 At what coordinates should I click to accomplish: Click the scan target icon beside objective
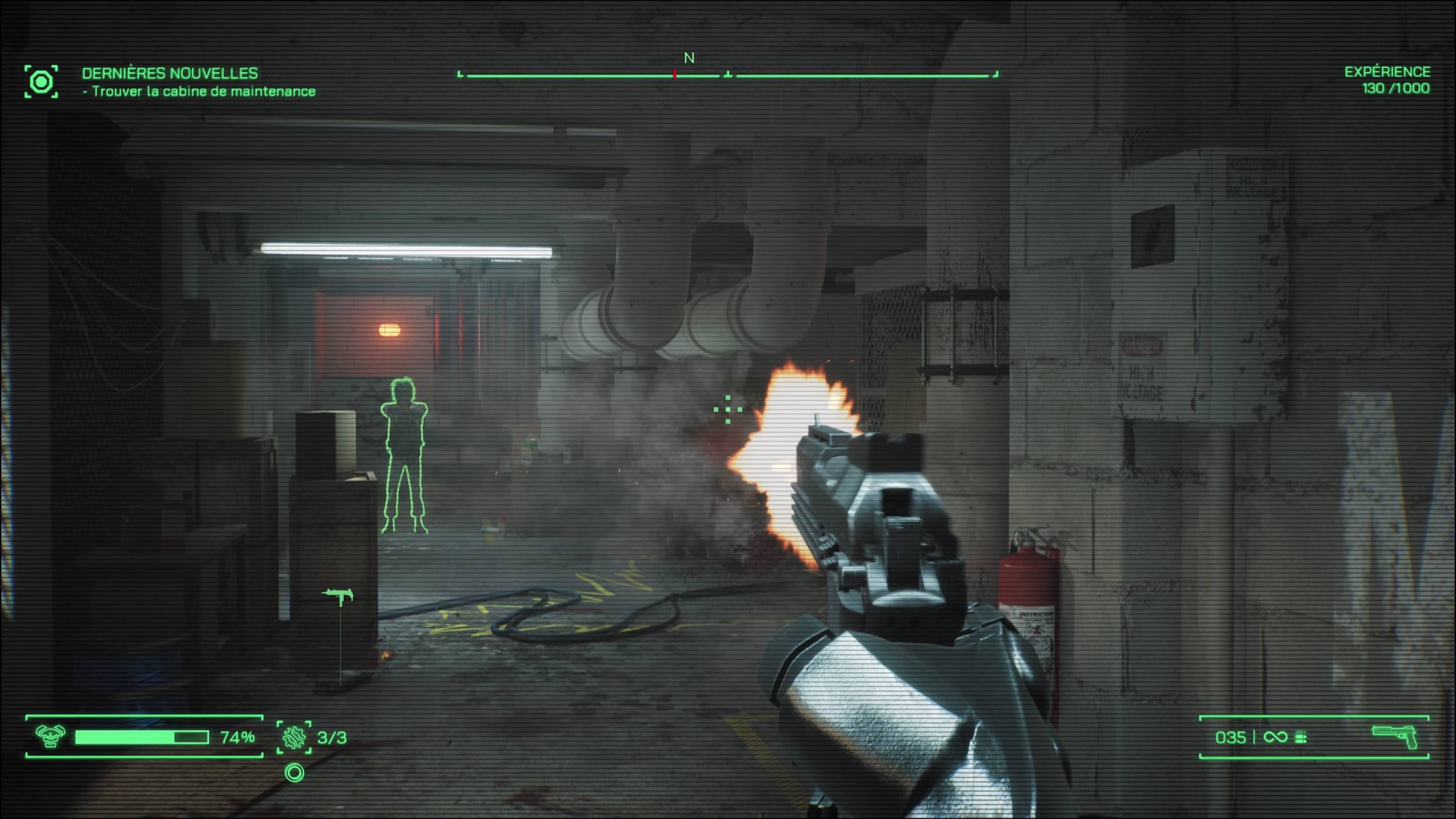coord(41,82)
